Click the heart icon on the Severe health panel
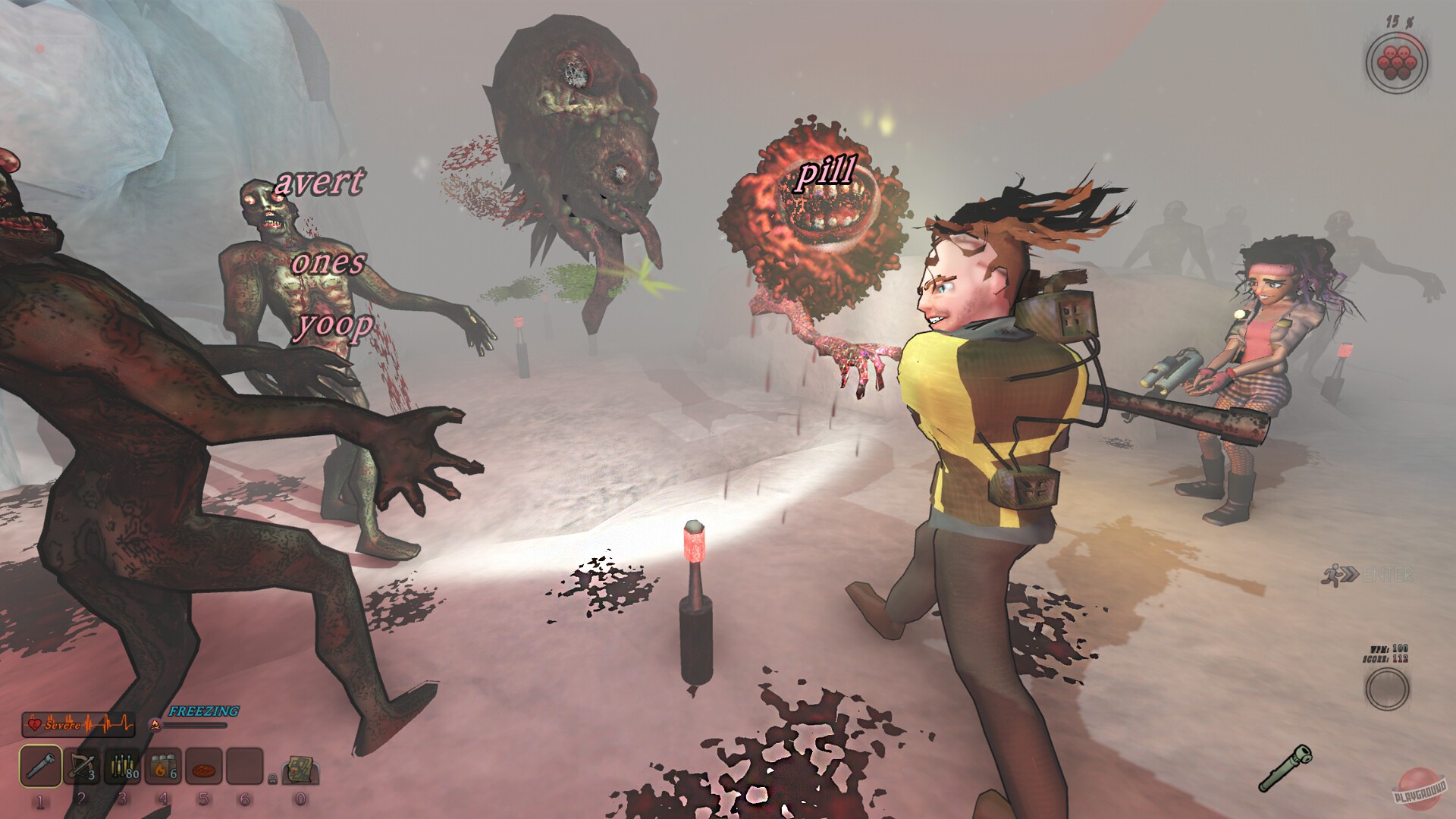The height and width of the screenshot is (819, 1456). pos(35,724)
